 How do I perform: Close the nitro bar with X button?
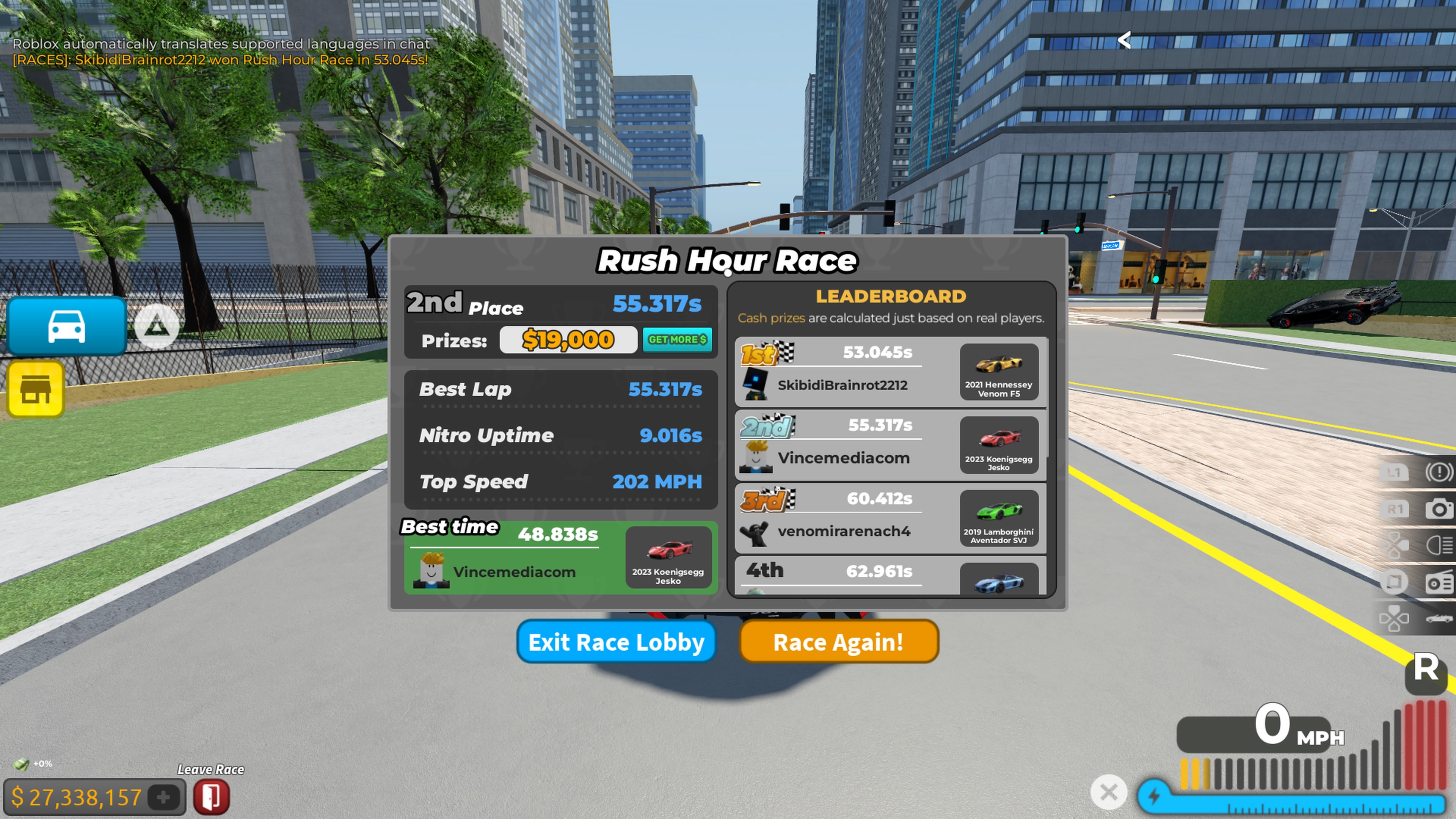[1108, 792]
